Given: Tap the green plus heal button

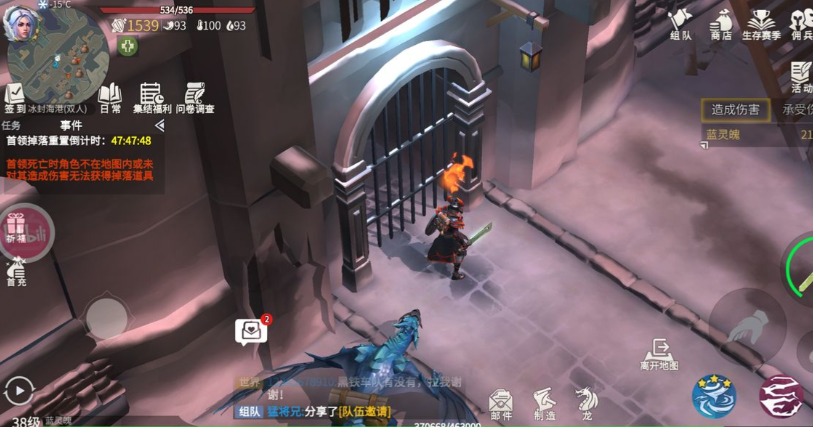Looking at the screenshot, I should coord(127,46).
